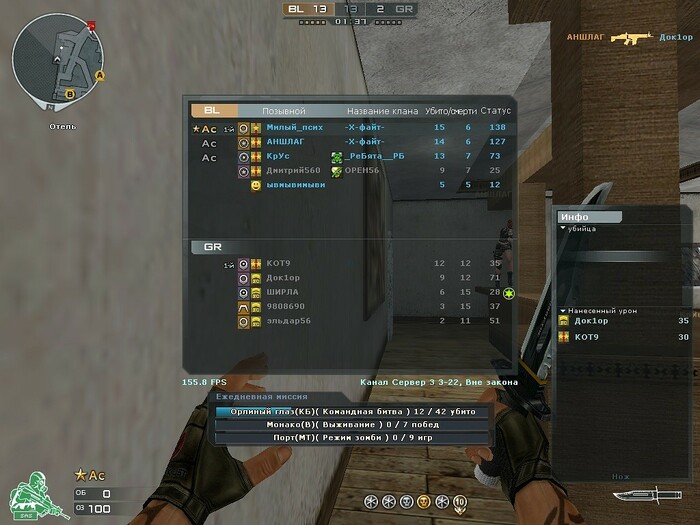Select Дмитрий560 in the scoreboard list
The image size is (700, 525).
pyautogui.click(x=293, y=171)
